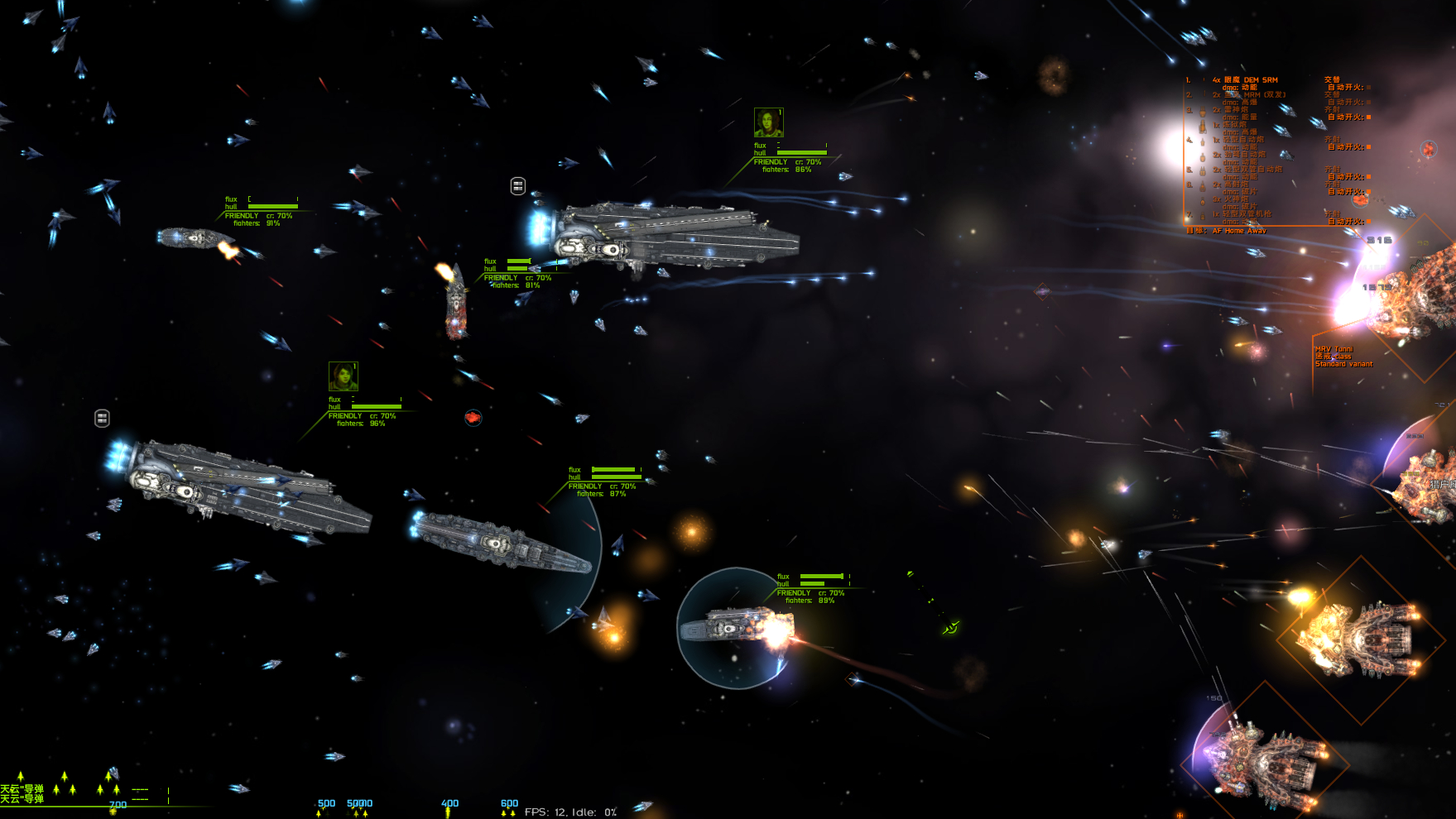Select weapon group 2, the MRM (双发)
1456x819 pixels.
pyautogui.click(x=1254, y=95)
